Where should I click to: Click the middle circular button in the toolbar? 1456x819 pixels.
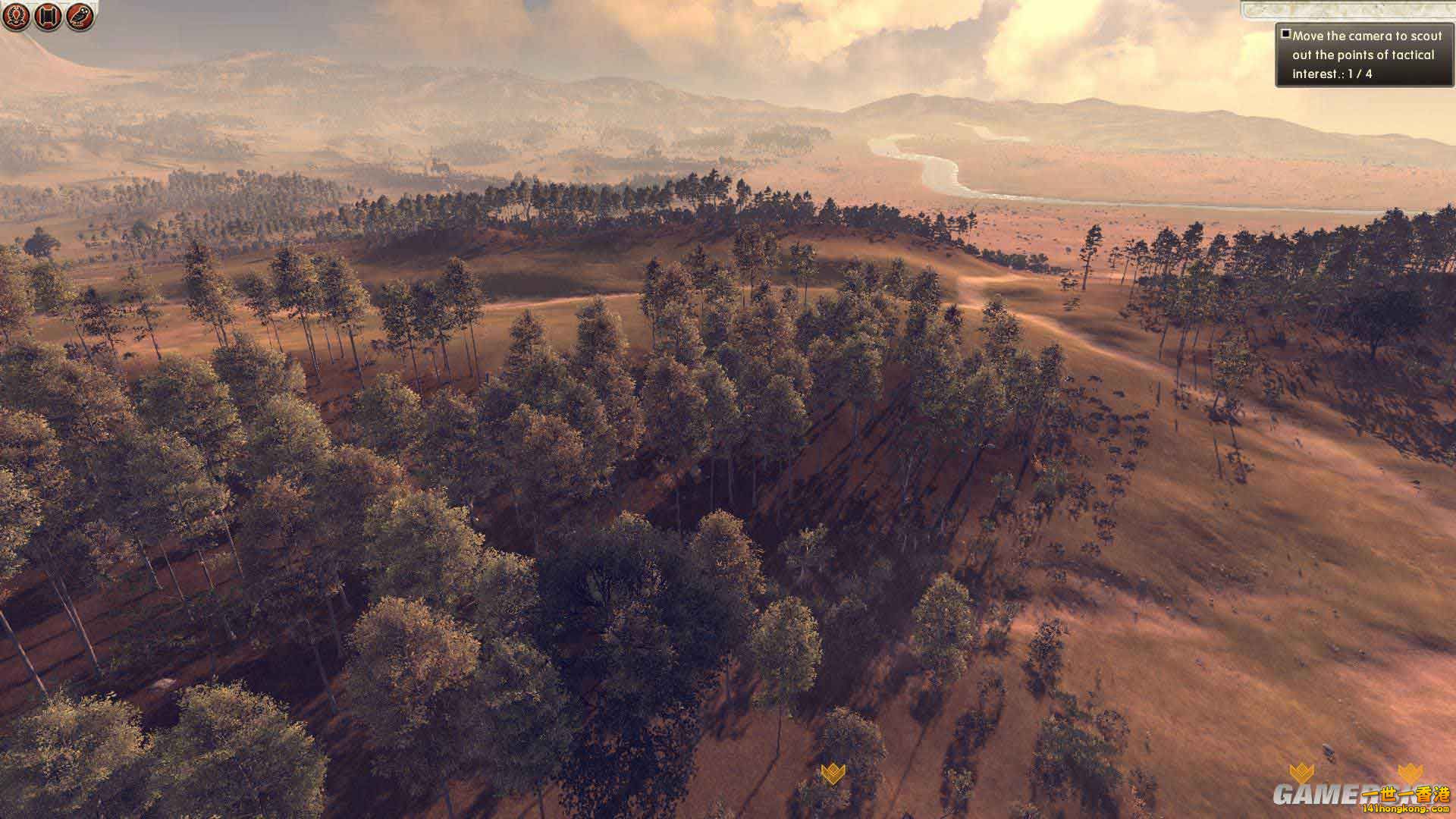(46, 15)
